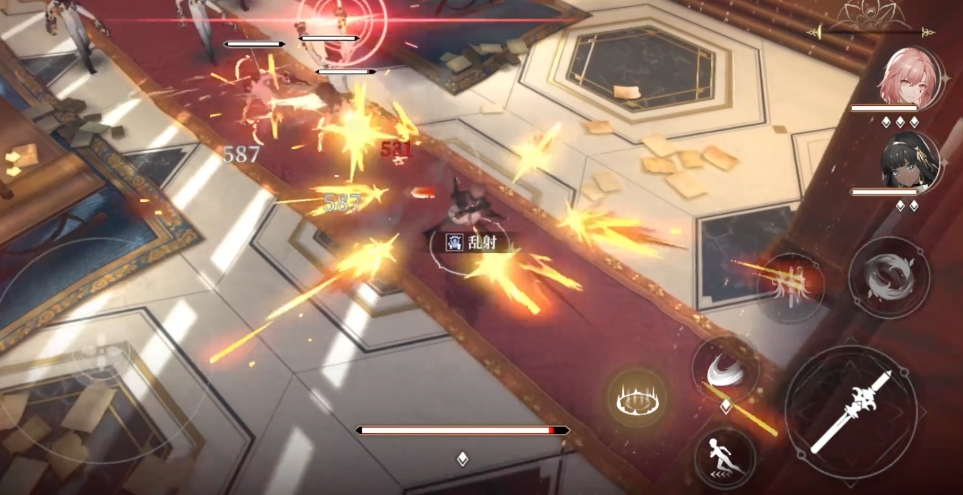The height and width of the screenshot is (495, 963).
Task: Activate the swirling wave skill
Action: 888,277
